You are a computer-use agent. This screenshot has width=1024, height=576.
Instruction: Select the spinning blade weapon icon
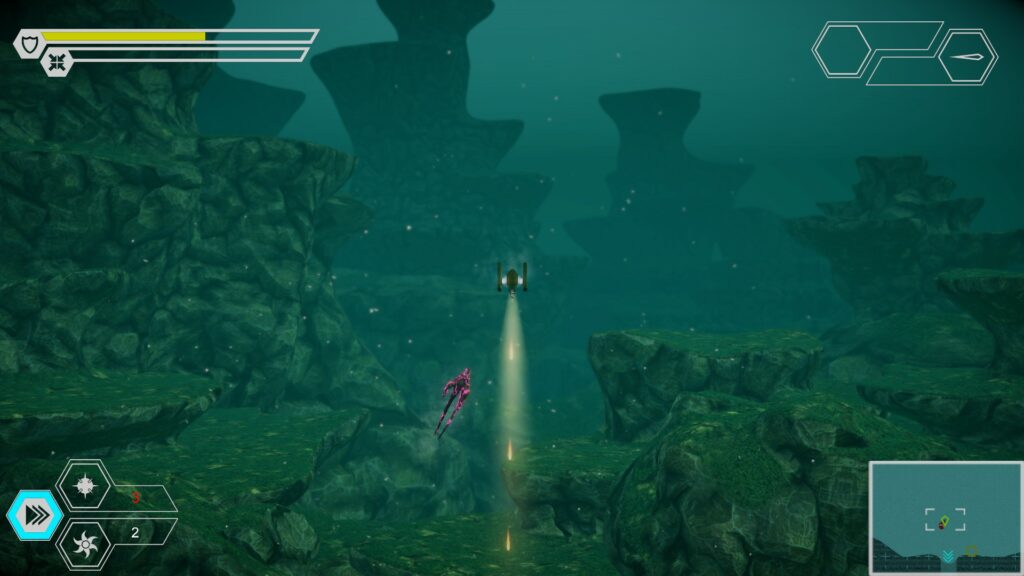(x=84, y=546)
